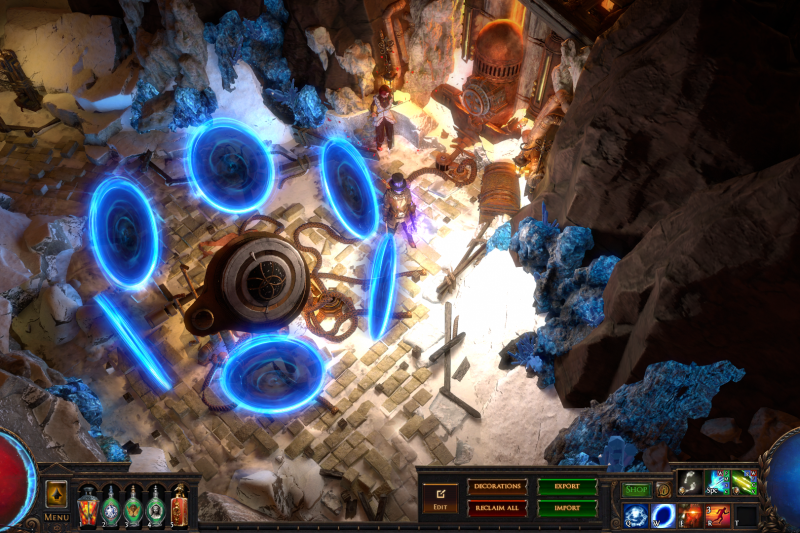Use the green flask numbered 2
The image size is (800, 533).
[110, 503]
